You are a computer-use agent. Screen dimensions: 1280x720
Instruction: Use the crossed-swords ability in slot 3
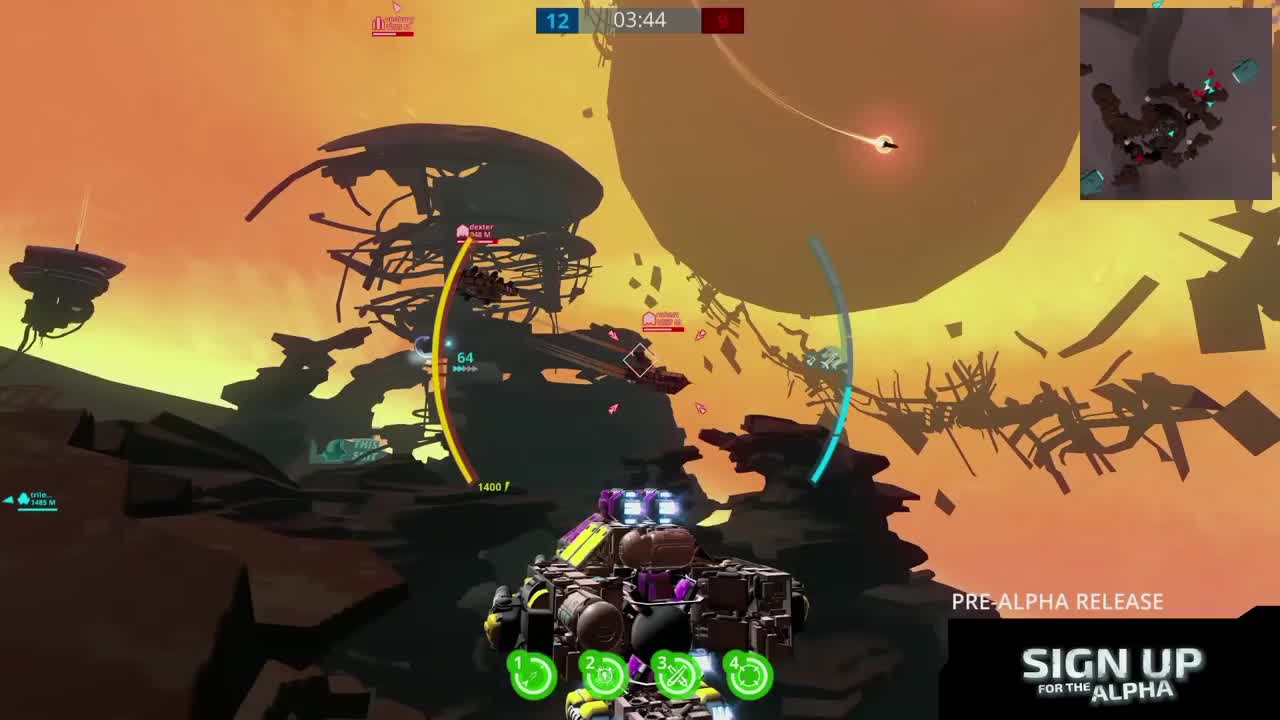coord(678,675)
